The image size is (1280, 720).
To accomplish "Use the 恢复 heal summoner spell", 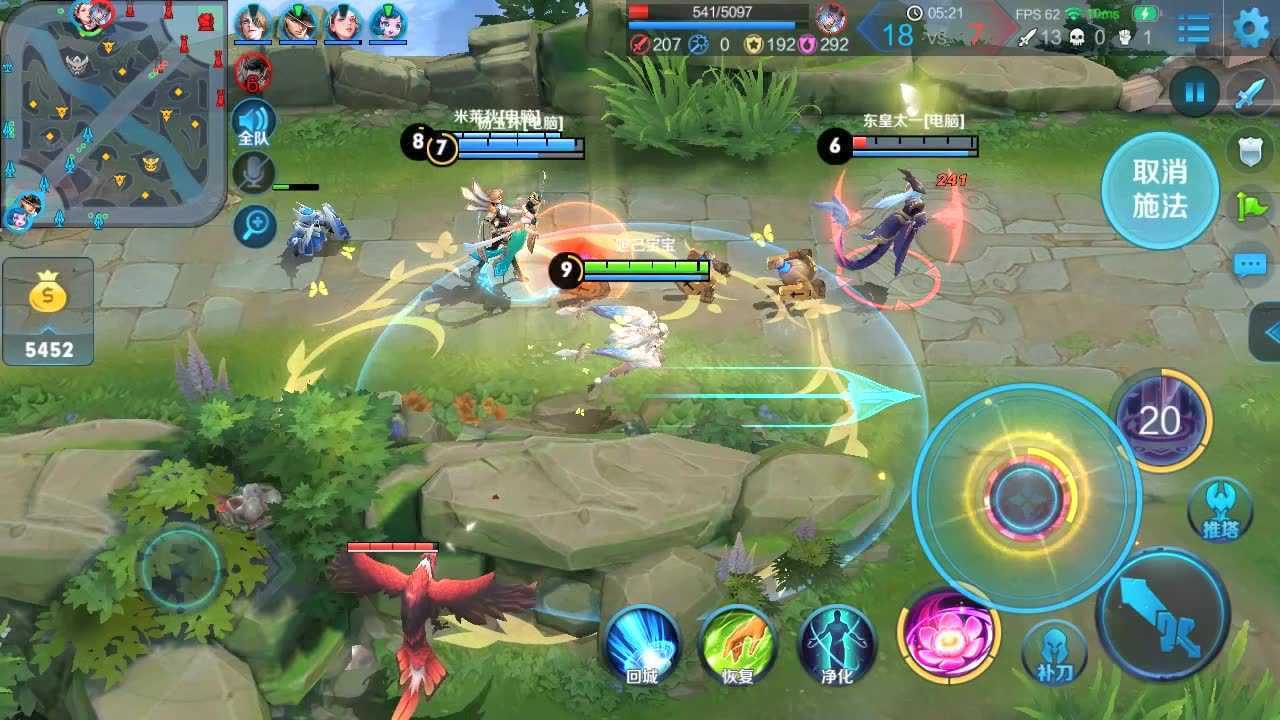I will pos(738,643).
